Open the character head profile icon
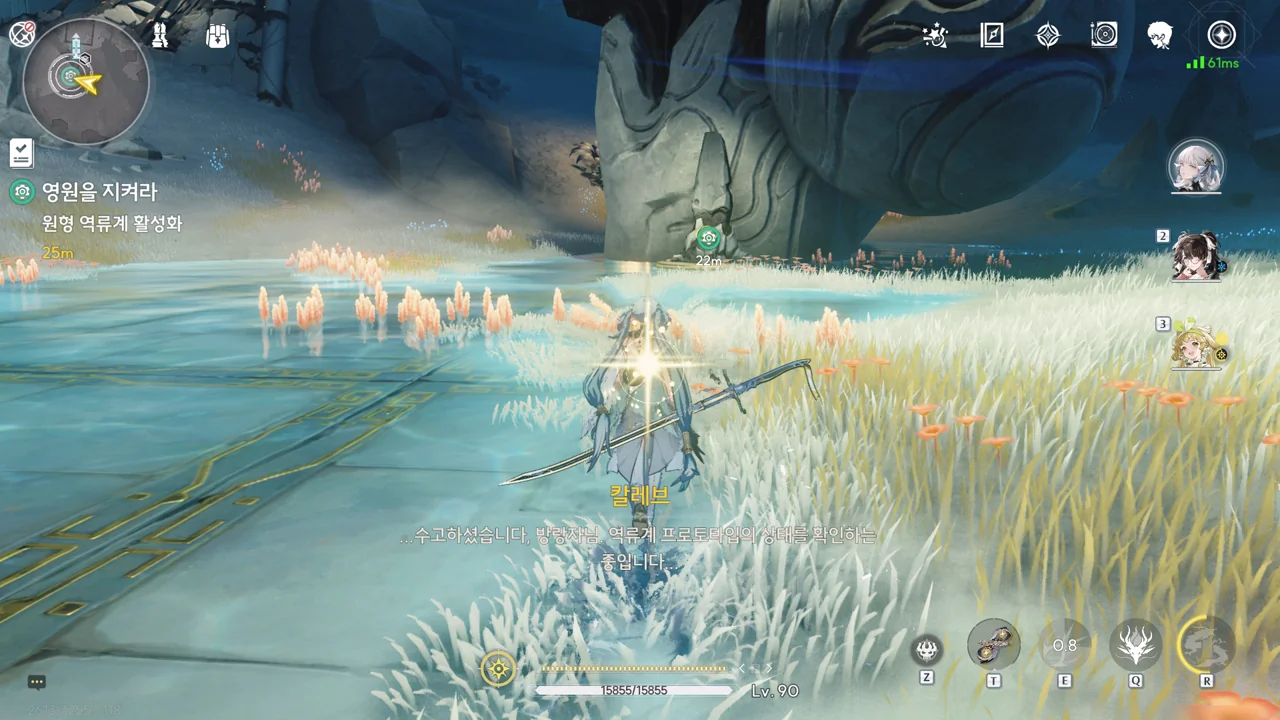1280x720 pixels. coord(1160,36)
